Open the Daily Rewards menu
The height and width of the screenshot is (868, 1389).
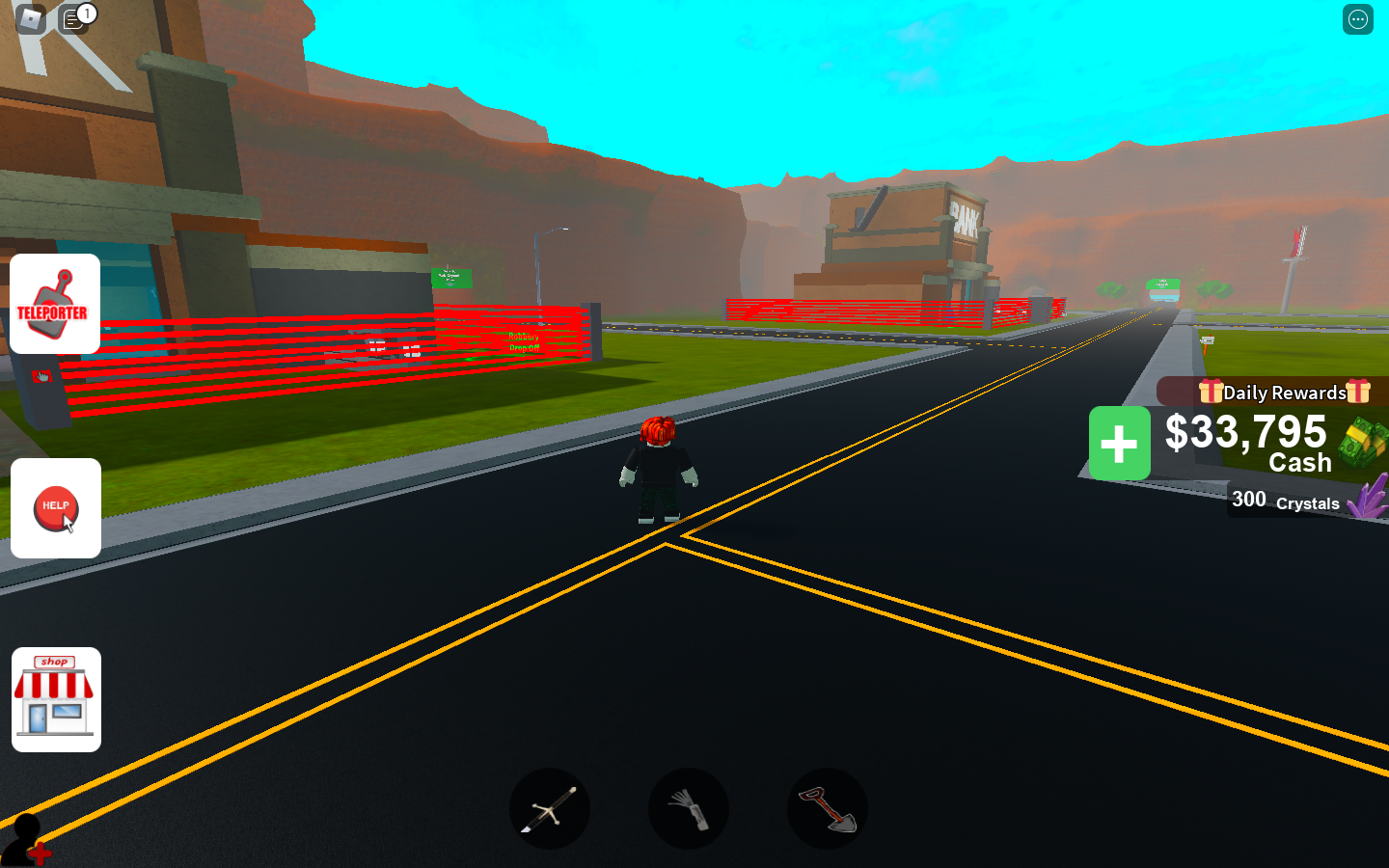point(1283,392)
